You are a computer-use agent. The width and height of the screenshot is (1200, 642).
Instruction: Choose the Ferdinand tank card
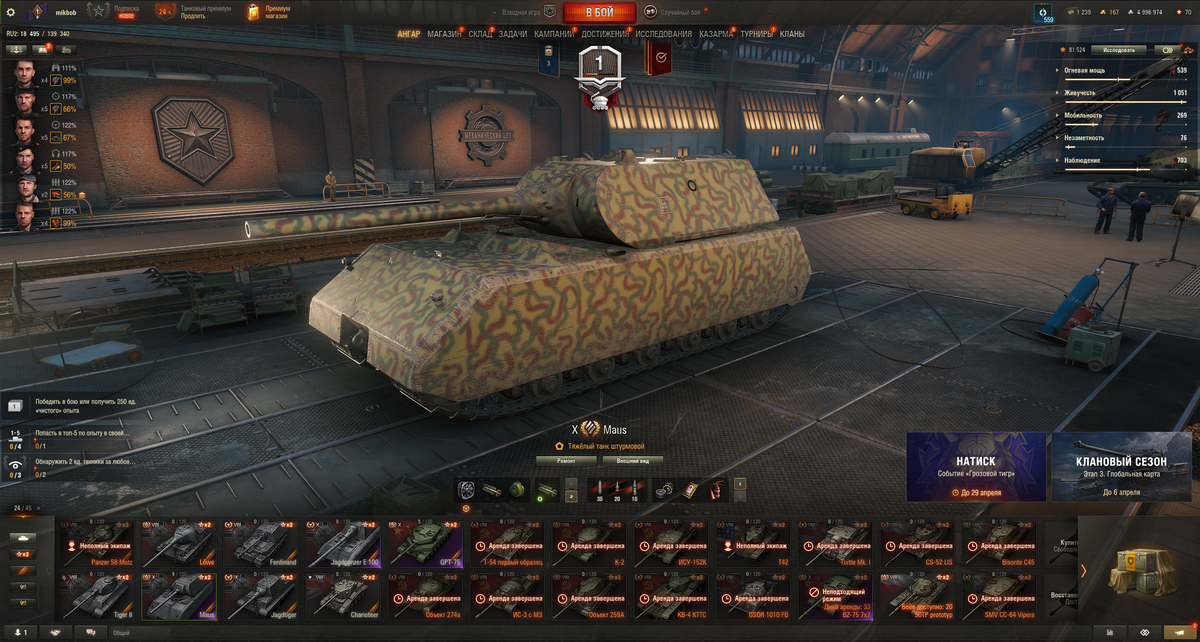[262, 543]
